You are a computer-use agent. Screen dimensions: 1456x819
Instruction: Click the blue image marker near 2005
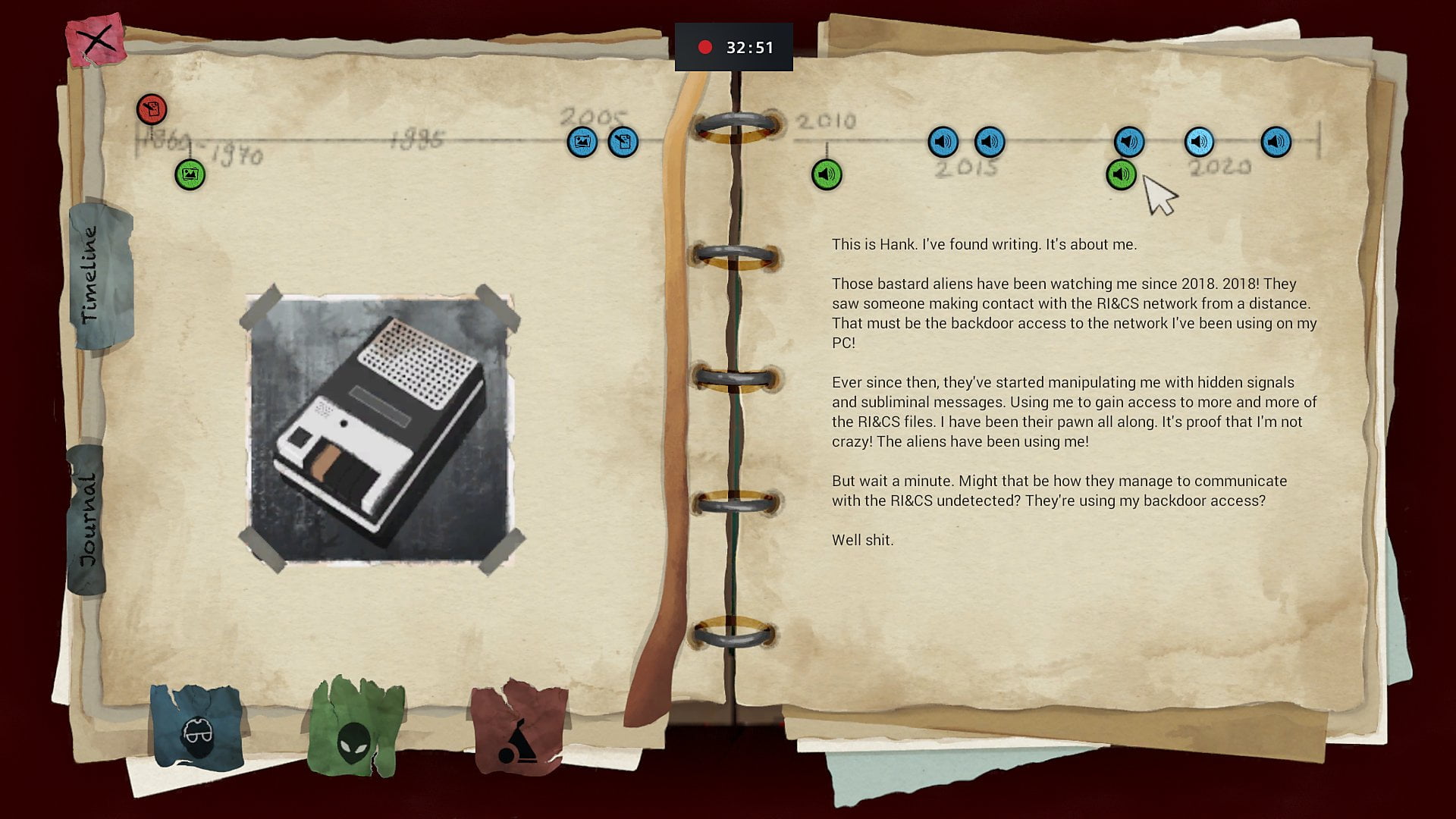click(x=582, y=142)
